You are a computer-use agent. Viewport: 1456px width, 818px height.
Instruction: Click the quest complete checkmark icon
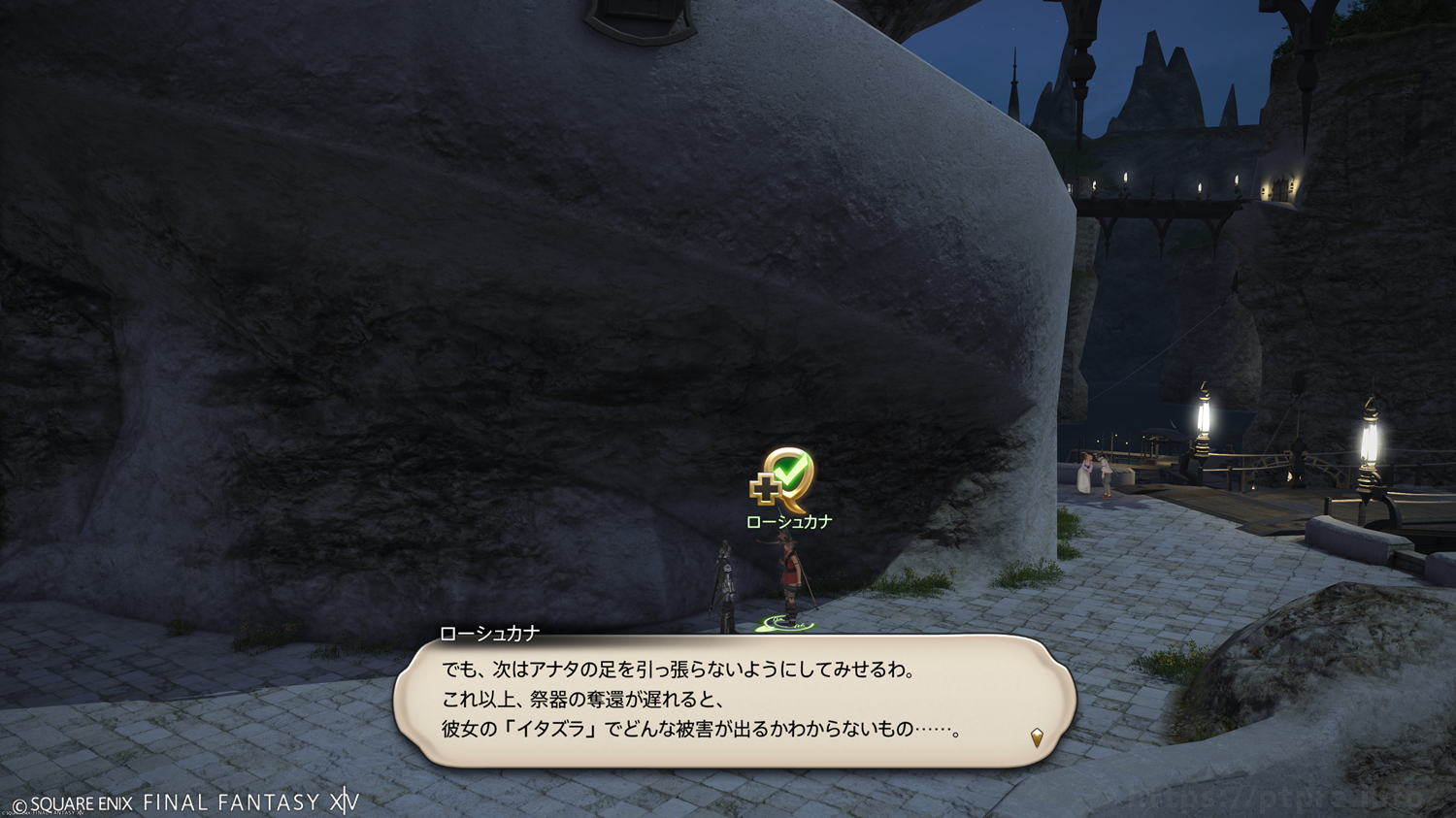click(784, 478)
